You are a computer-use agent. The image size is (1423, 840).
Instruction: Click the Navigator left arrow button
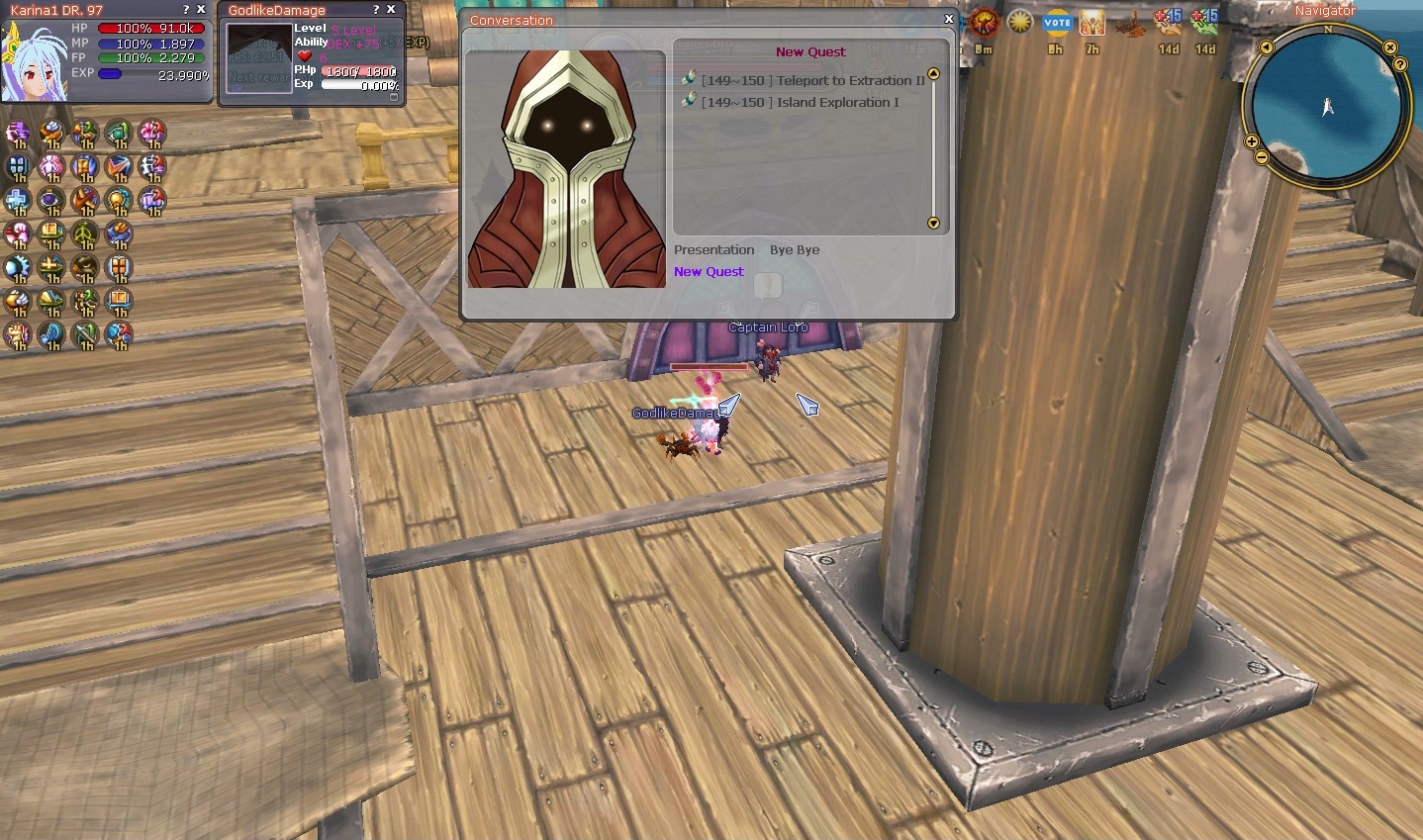[1267, 47]
